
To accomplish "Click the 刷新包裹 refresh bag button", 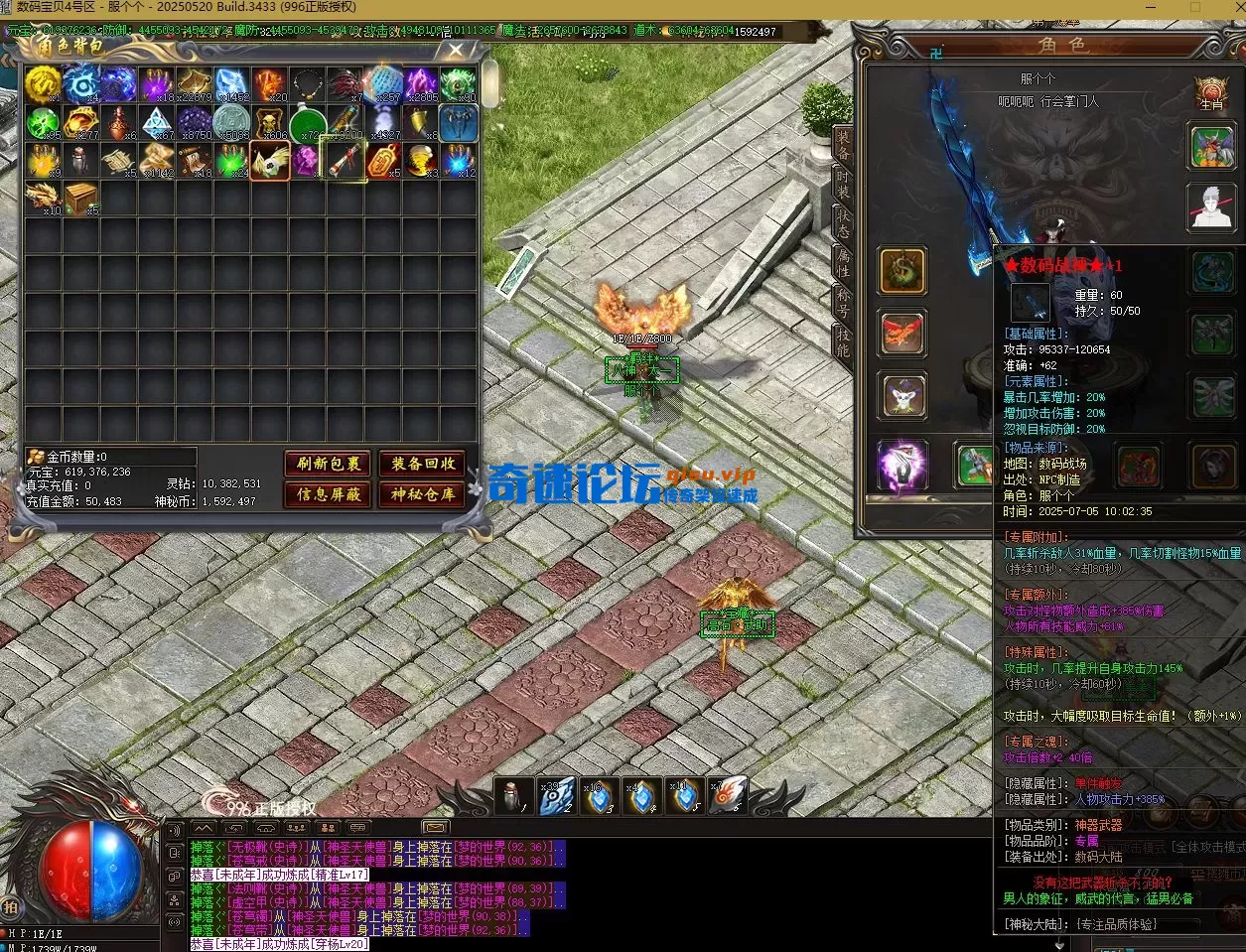I will [329, 464].
